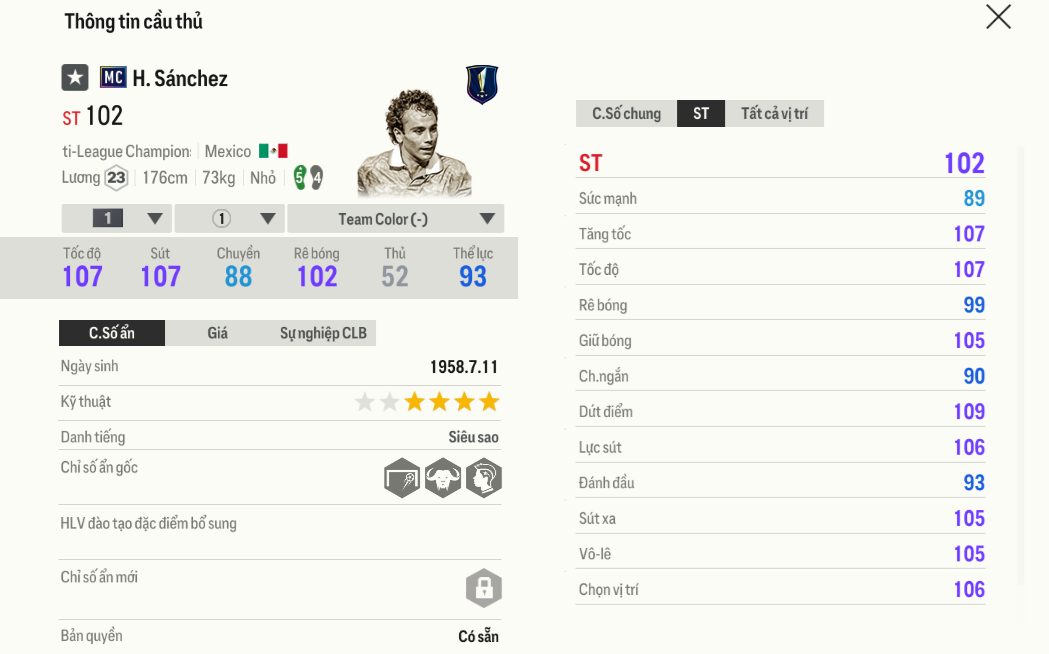Open the upgrade level 1 dropdown
The width and height of the screenshot is (1049, 654).
117,219
